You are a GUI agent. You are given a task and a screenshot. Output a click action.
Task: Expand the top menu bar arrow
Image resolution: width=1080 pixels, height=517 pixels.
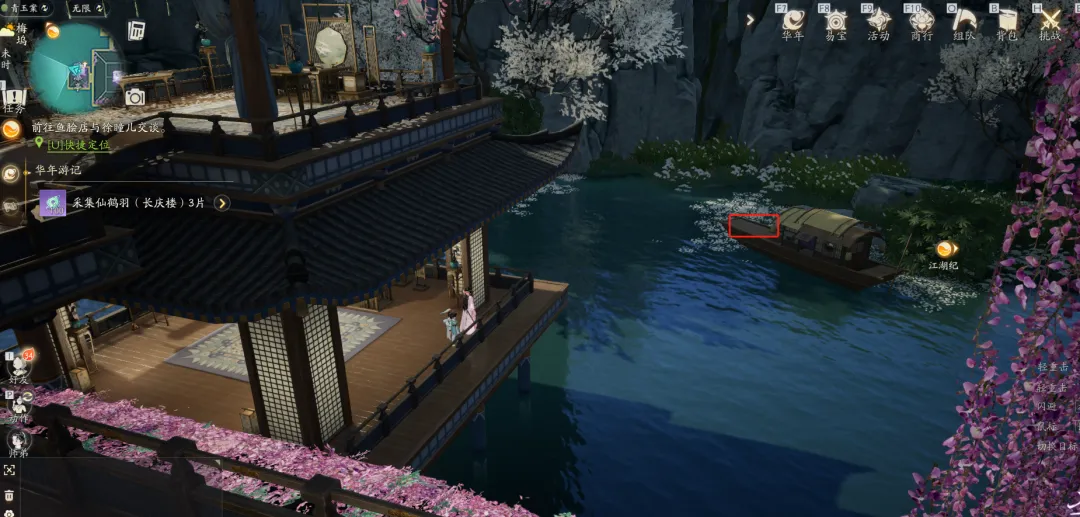[750, 19]
